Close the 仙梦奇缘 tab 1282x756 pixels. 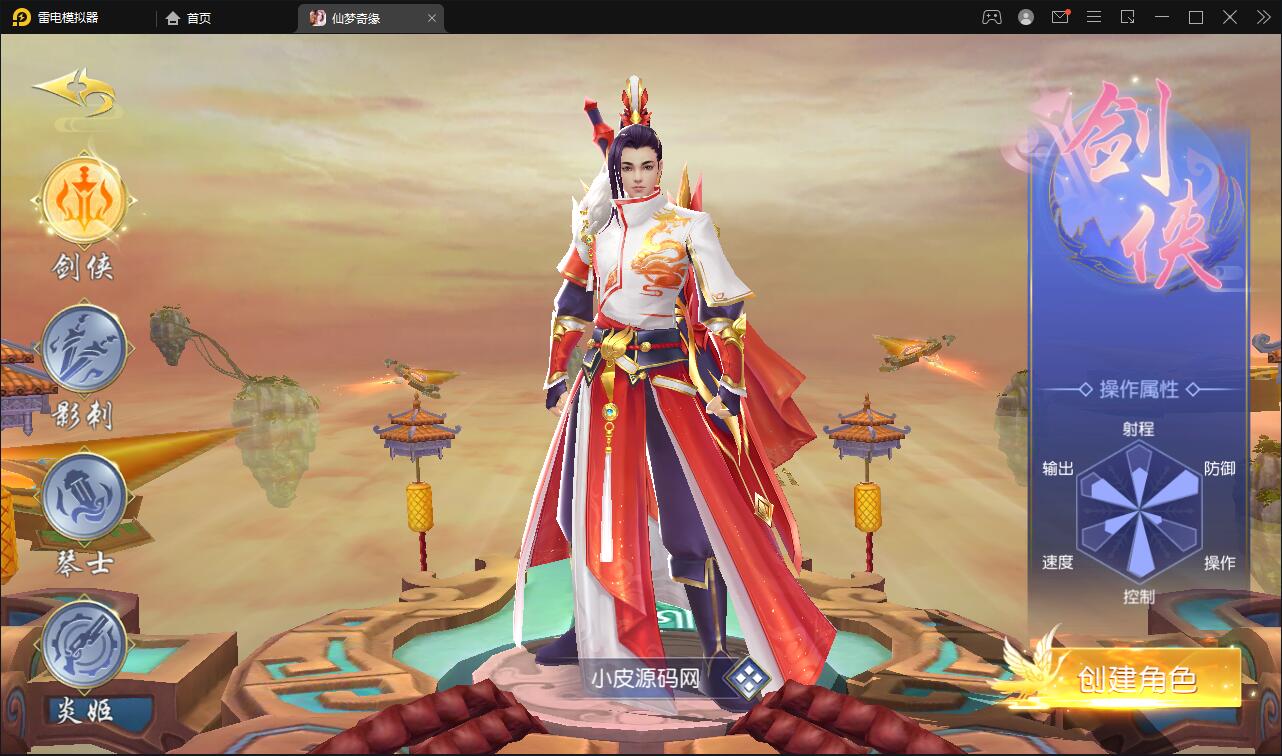point(431,17)
